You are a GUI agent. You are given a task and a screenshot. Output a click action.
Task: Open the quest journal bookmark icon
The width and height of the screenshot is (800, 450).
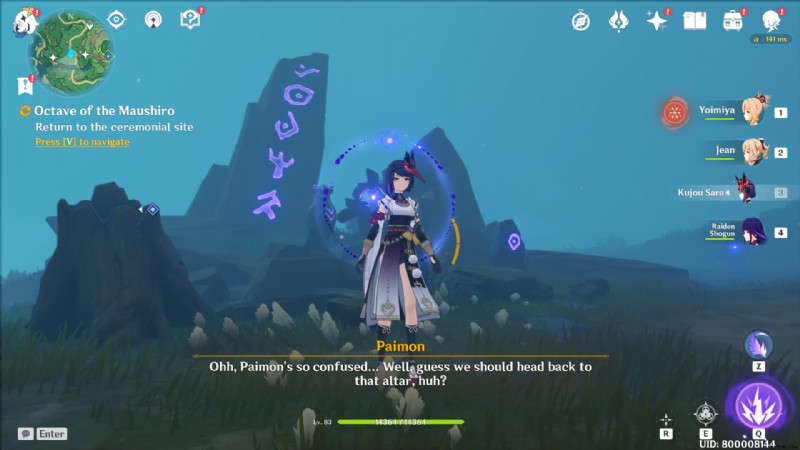pos(25,86)
